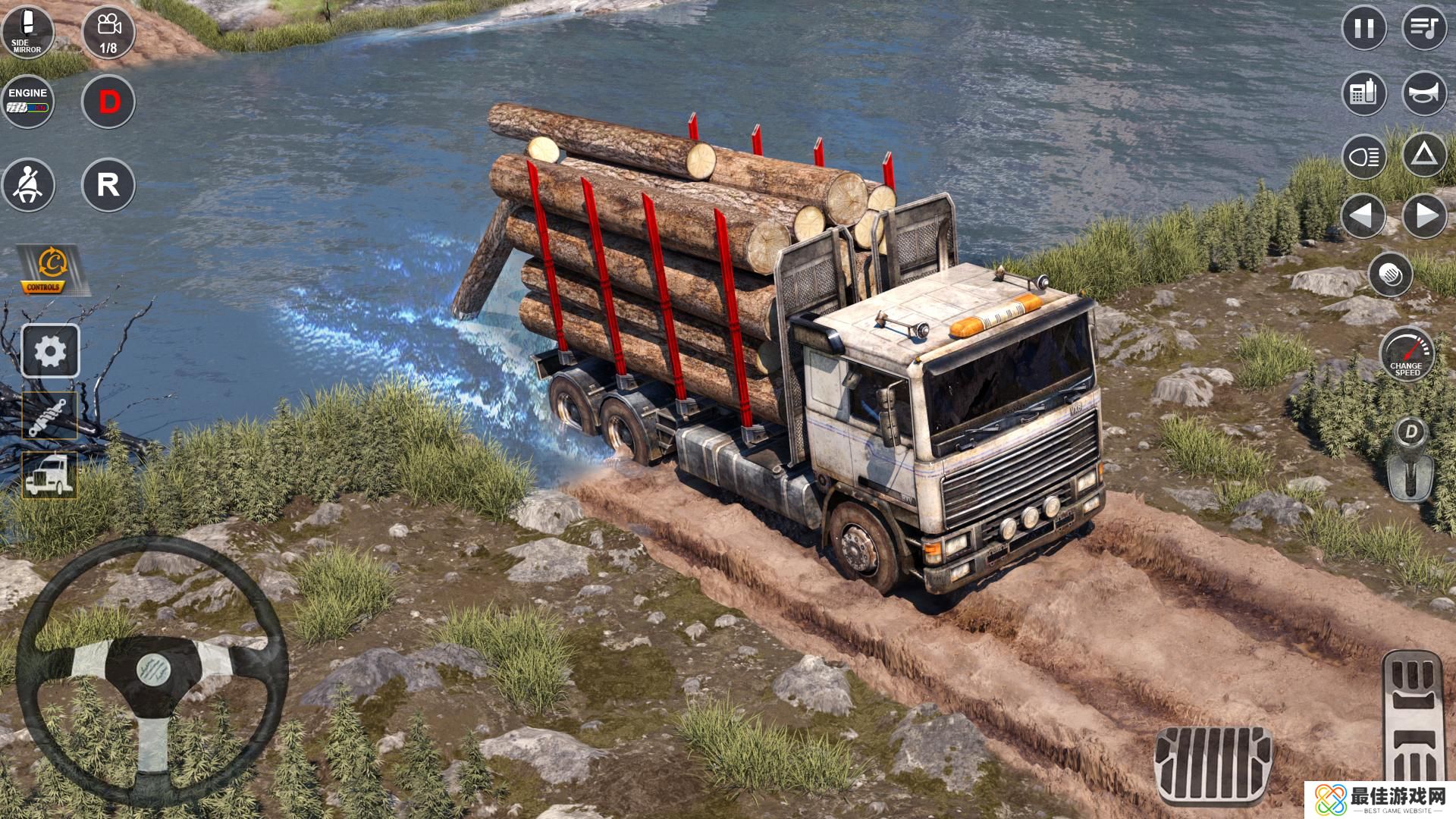Pause the game
The width and height of the screenshot is (1456, 819).
(1364, 29)
